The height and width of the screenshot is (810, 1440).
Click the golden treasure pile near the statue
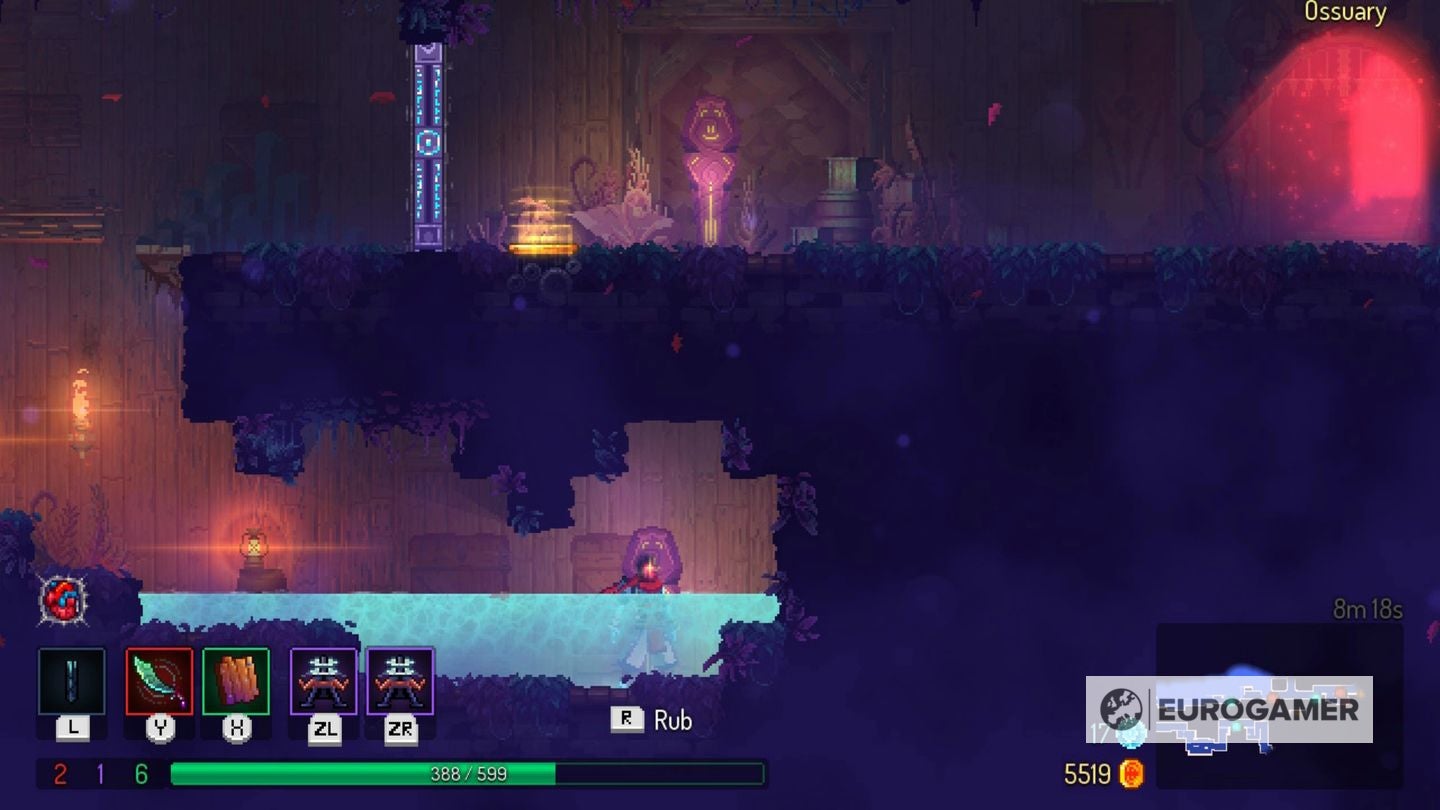(x=543, y=225)
